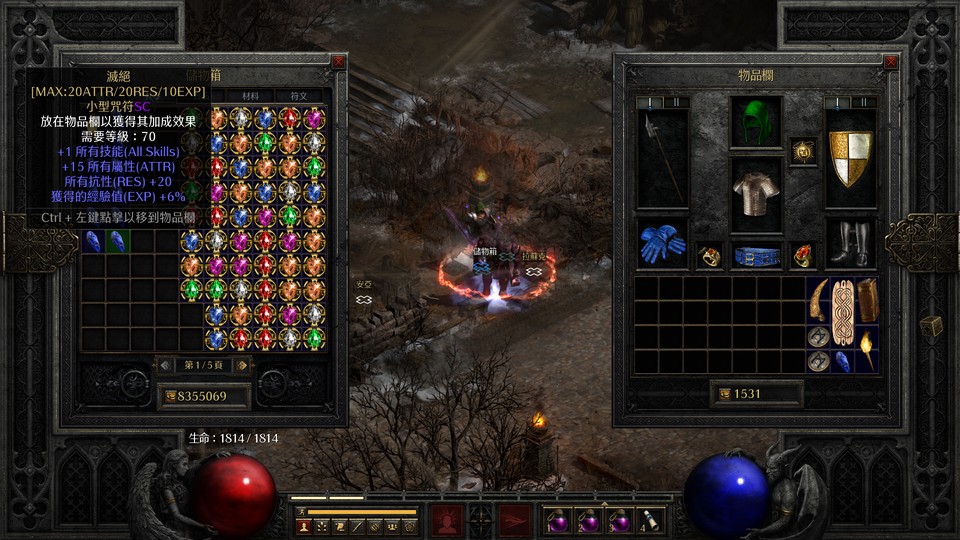Go to the next stash page
The height and width of the screenshot is (540, 960).
(x=242, y=366)
